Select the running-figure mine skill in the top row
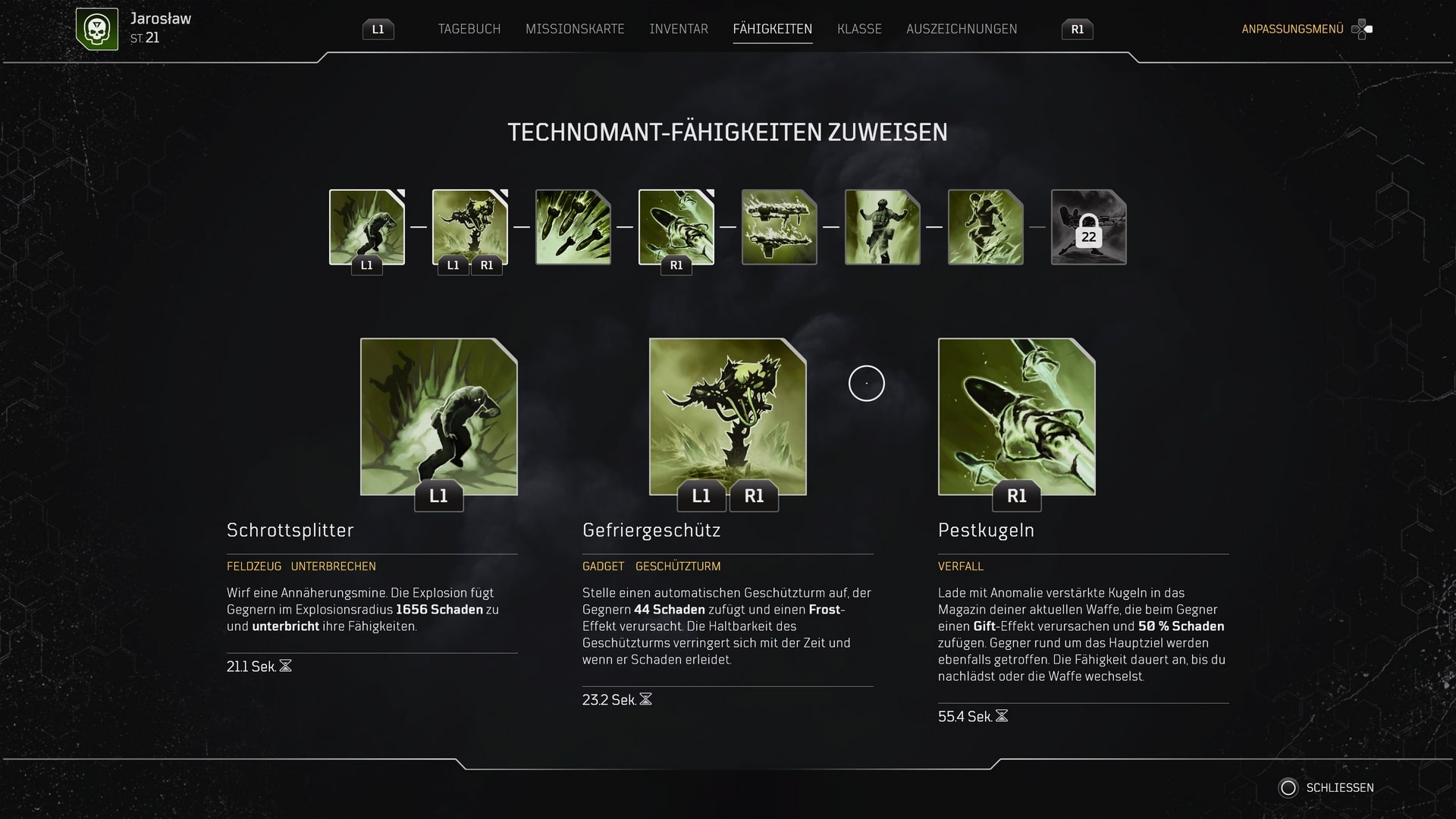Screen dimensions: 1456x819 coord(367,227)
